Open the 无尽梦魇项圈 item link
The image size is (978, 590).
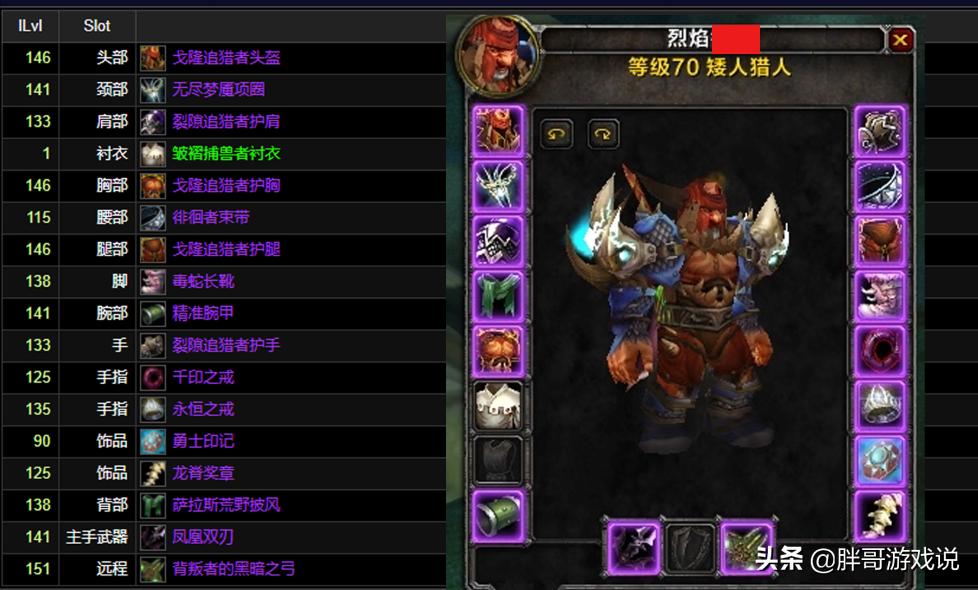(218, 89)
